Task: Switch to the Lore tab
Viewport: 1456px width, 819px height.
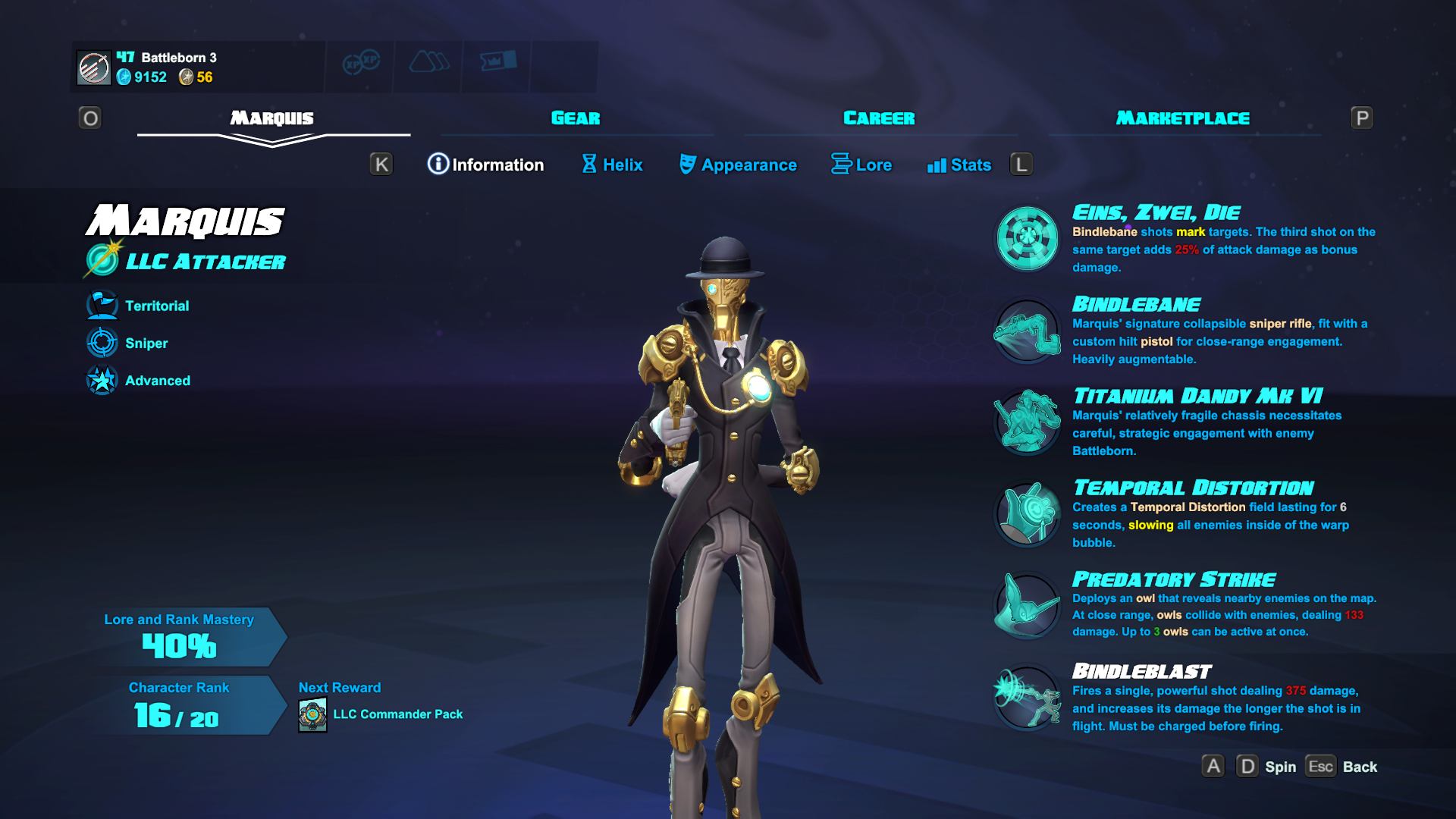Action: tap(862, 165)
